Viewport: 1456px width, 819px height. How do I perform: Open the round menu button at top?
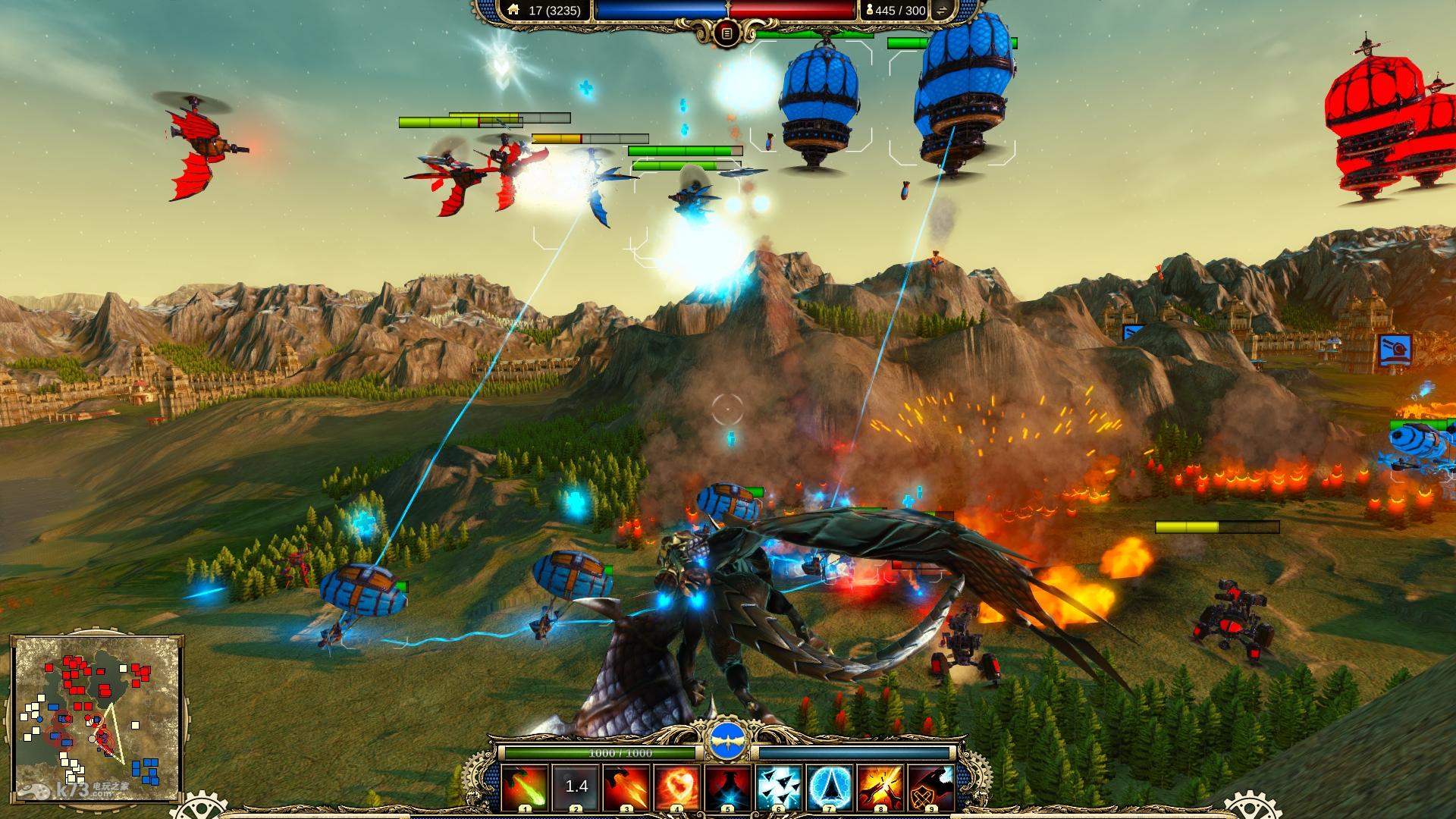pyautogui.click(x=727, y=33)
